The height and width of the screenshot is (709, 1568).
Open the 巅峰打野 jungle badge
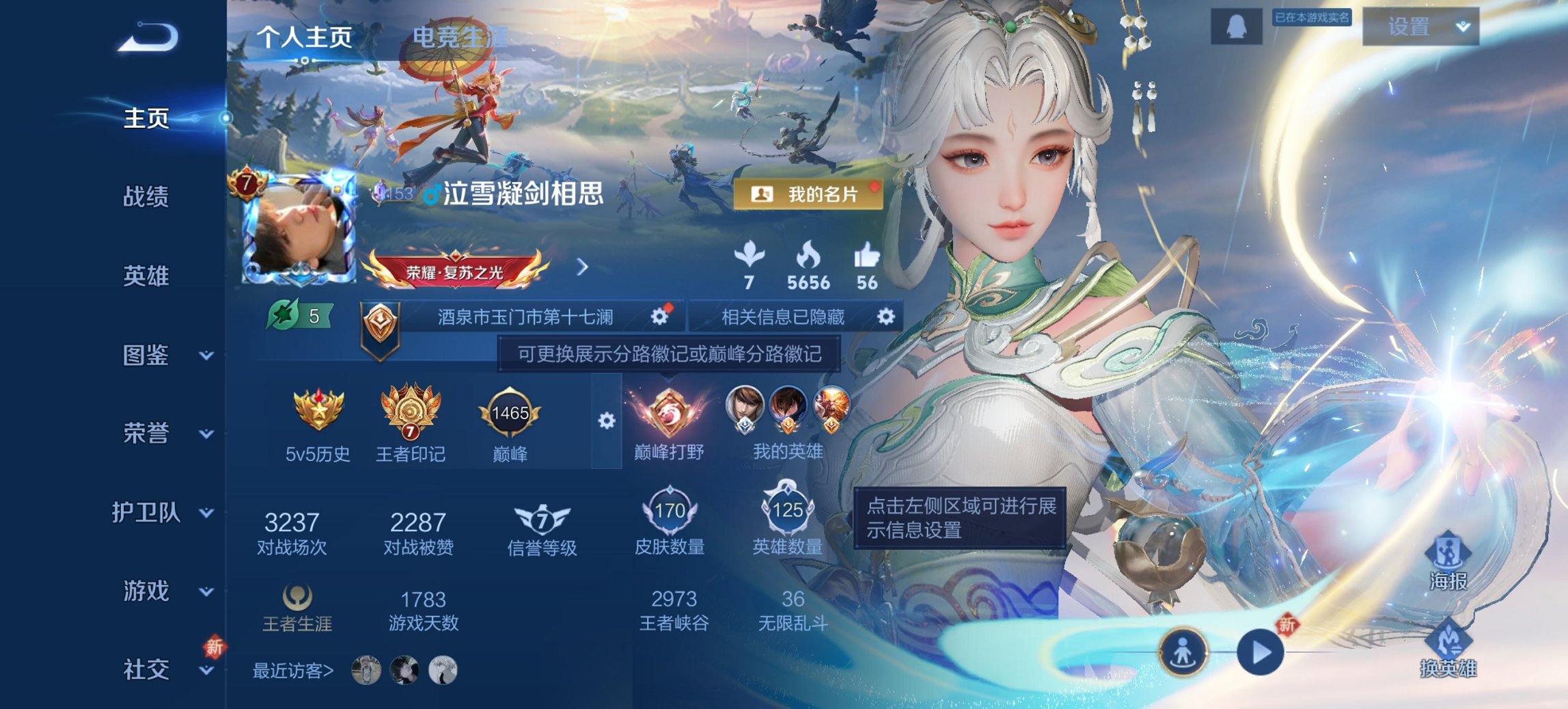(x=668, y=414)
